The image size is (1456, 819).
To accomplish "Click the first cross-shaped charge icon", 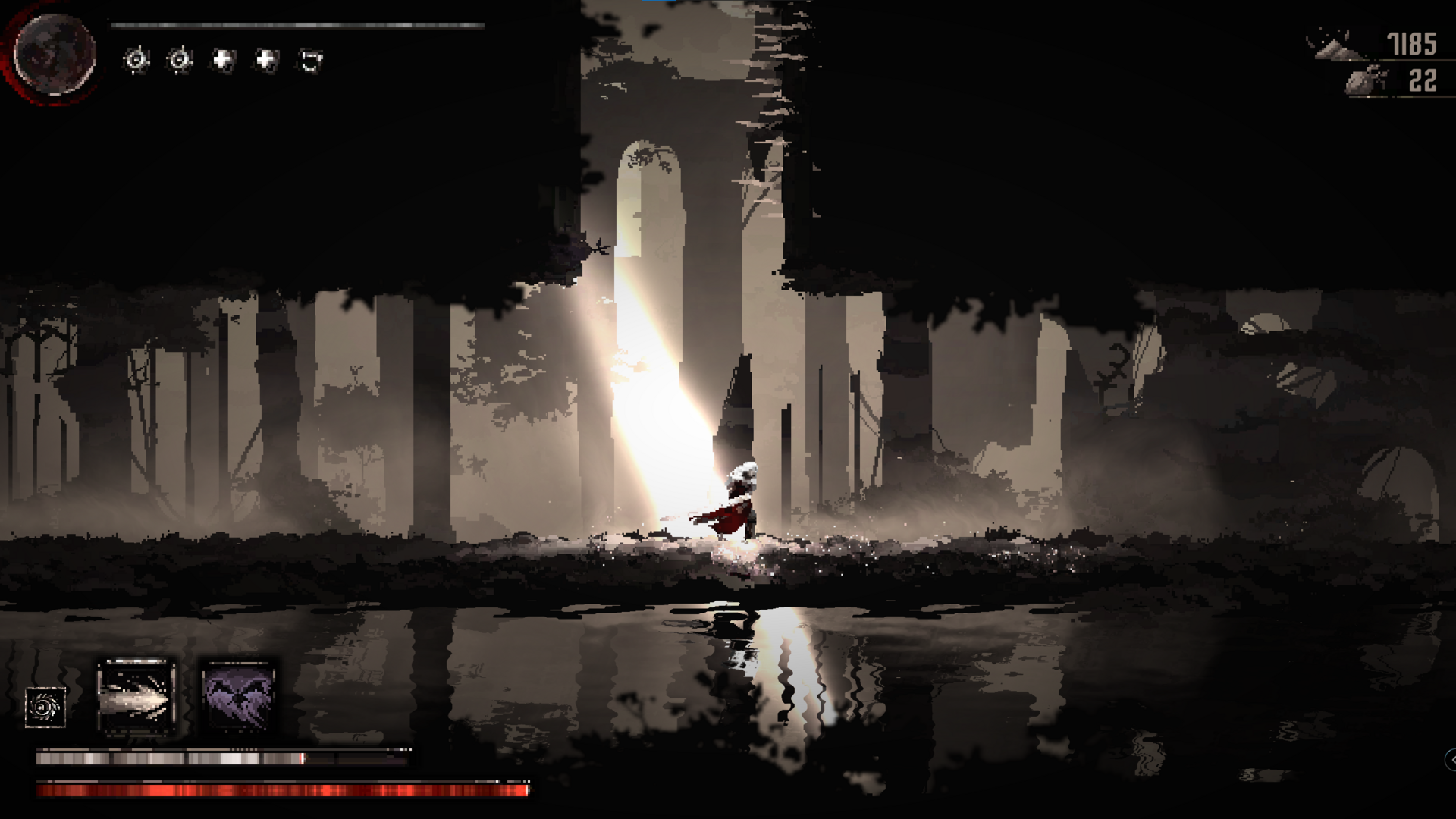I will 221,58.
